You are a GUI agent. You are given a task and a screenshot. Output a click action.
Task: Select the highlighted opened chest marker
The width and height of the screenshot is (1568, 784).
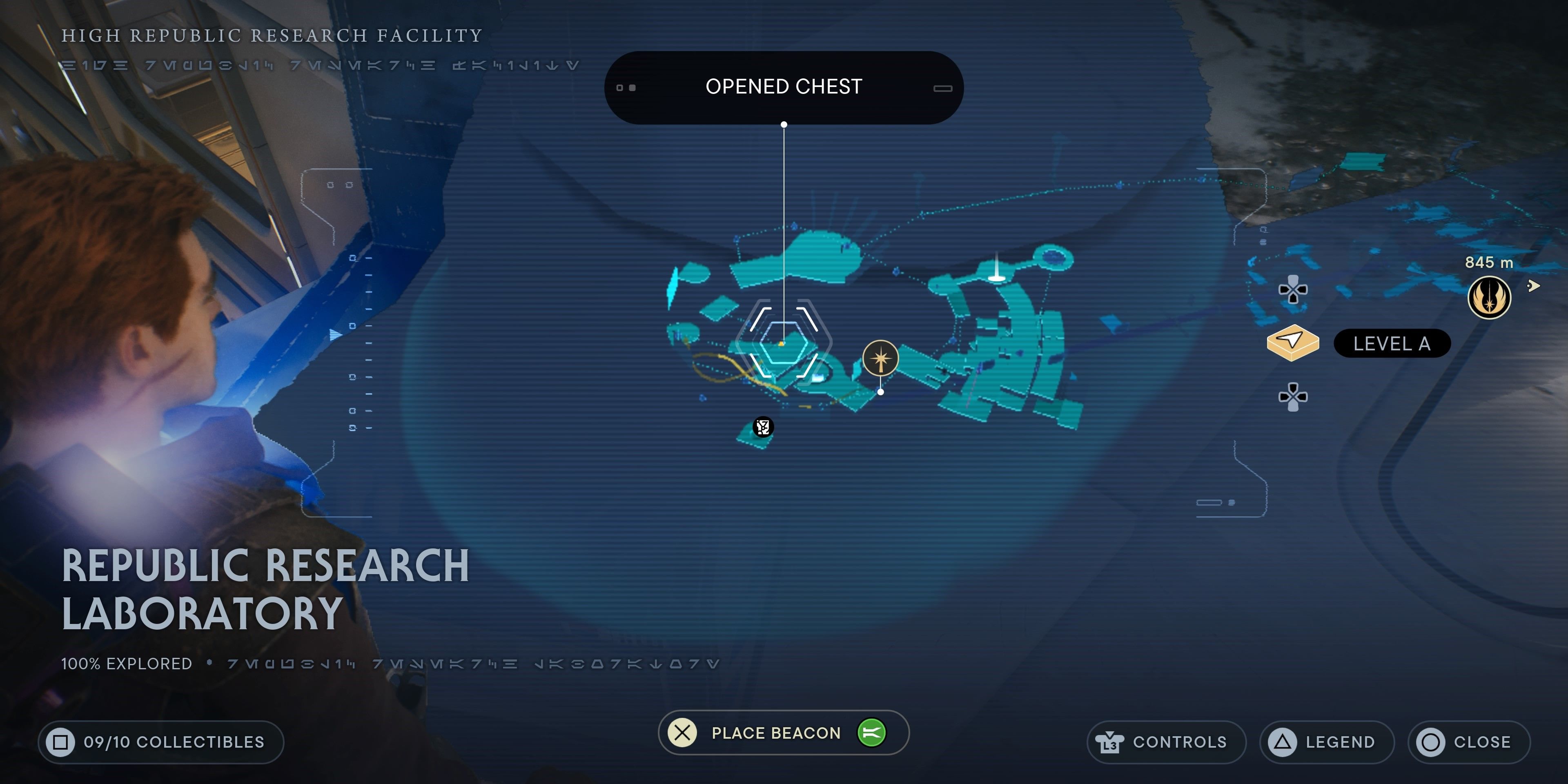point(784,343)
